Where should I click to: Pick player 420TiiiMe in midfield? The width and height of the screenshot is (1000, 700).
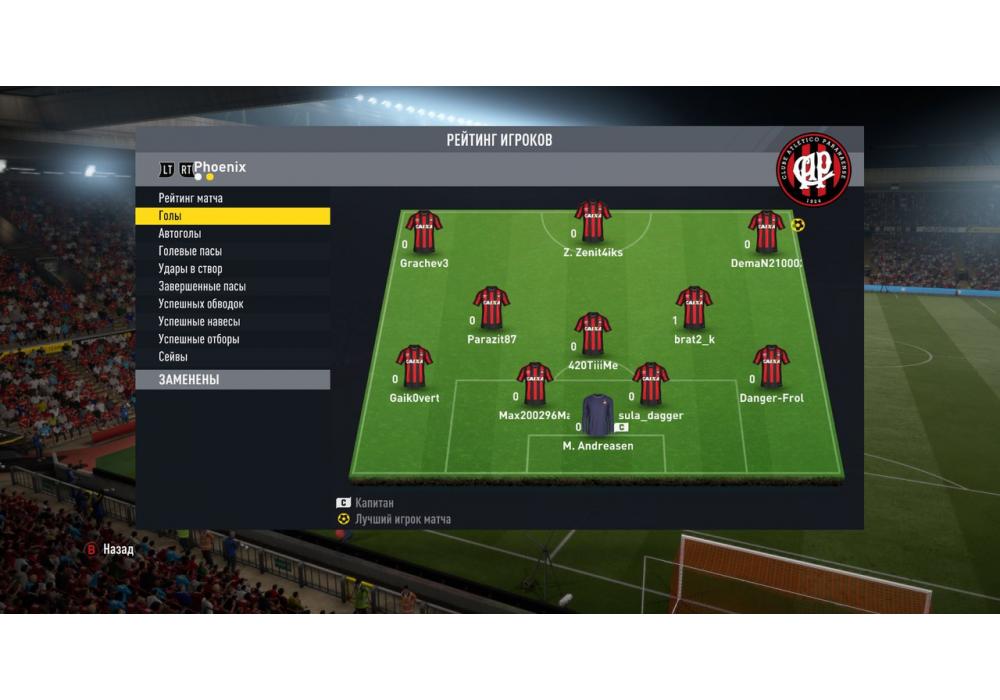(x=593, y=334)
